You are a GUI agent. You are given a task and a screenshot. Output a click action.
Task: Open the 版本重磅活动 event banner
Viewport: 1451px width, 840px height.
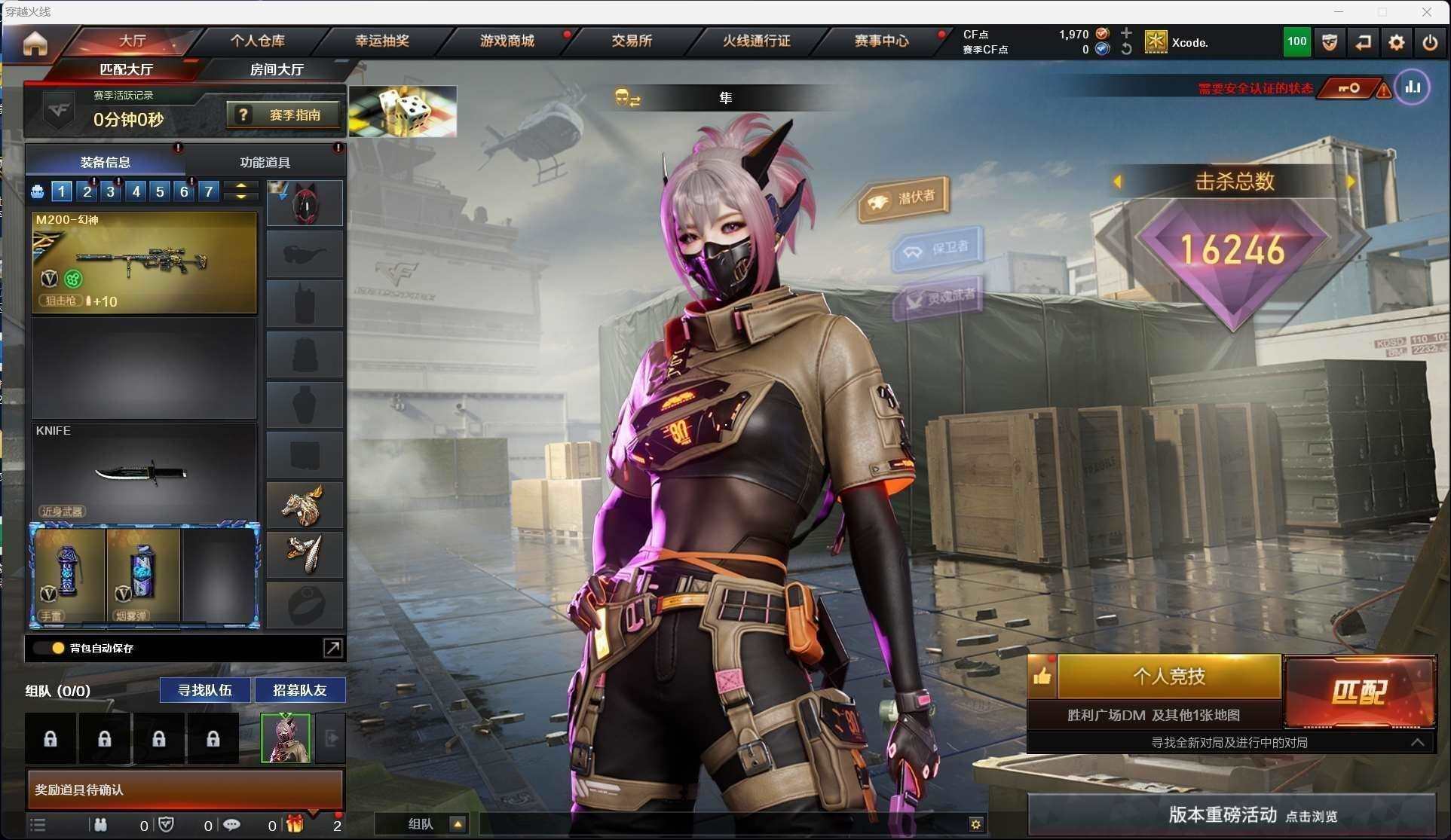(1232, 814)
